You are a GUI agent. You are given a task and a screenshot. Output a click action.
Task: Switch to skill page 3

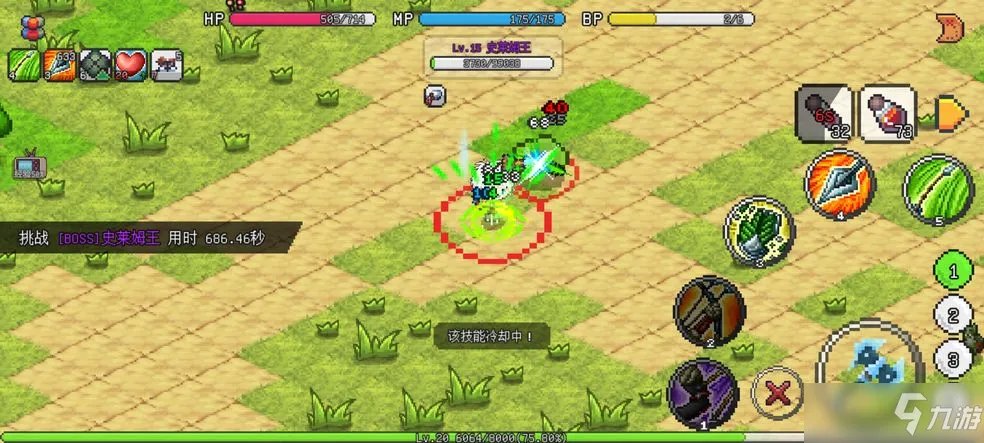pyautogui.click(x=954, y=360)
